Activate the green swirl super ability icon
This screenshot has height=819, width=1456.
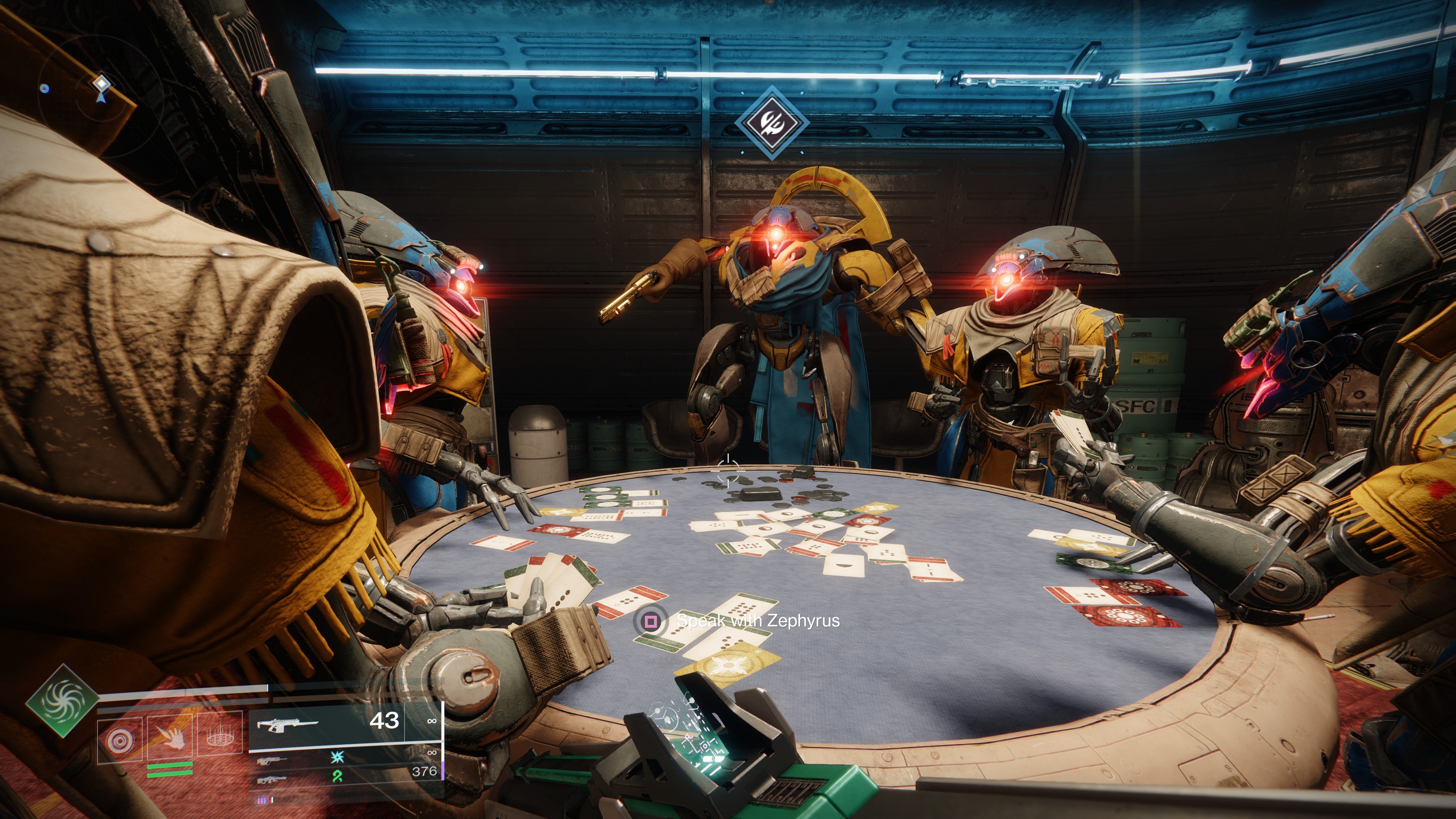(61, 701)
